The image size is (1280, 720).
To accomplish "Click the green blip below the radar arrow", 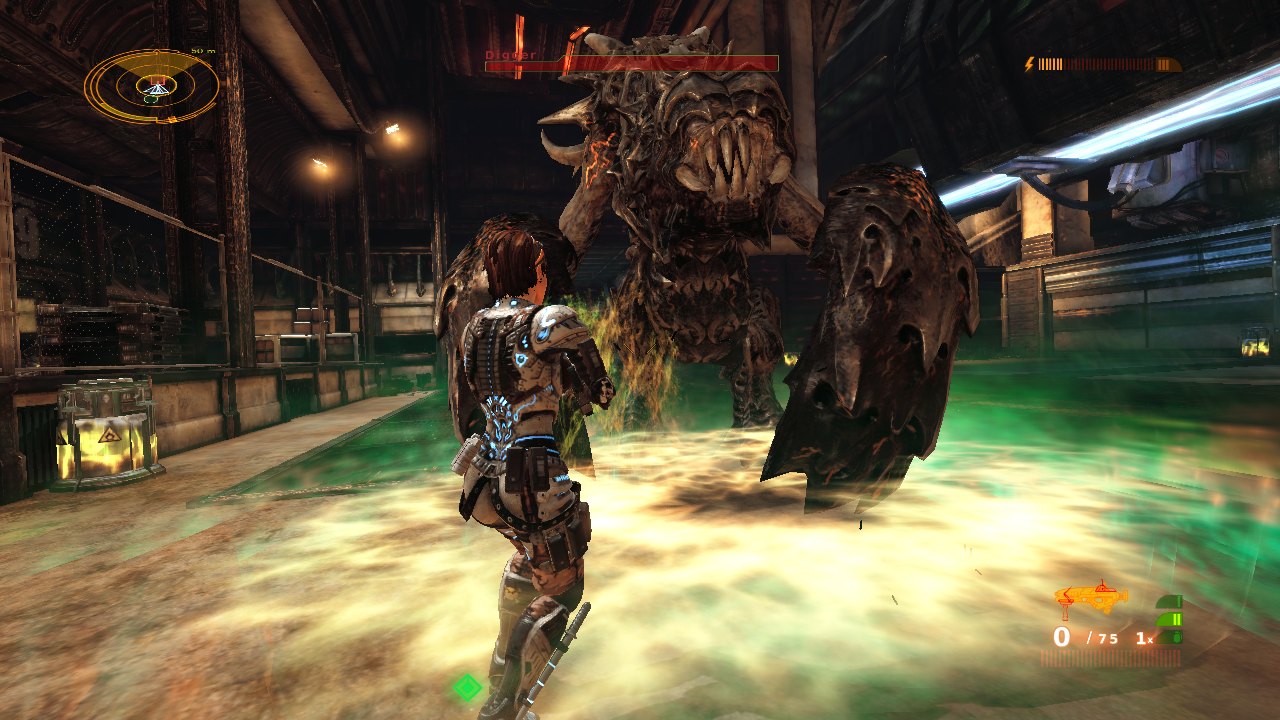I will tap(150, 99).
